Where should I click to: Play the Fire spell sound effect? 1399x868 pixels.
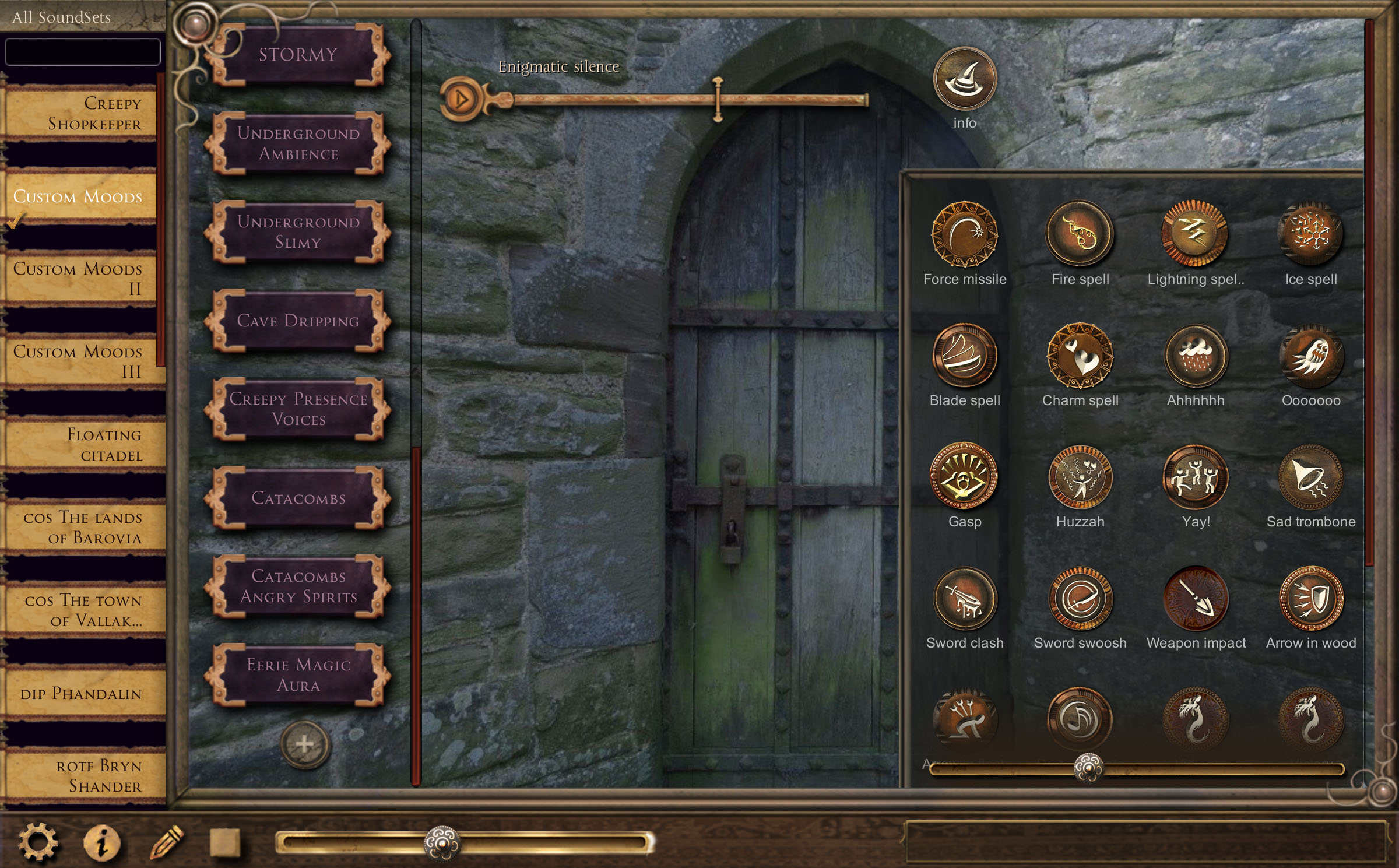pos(1080,234)
